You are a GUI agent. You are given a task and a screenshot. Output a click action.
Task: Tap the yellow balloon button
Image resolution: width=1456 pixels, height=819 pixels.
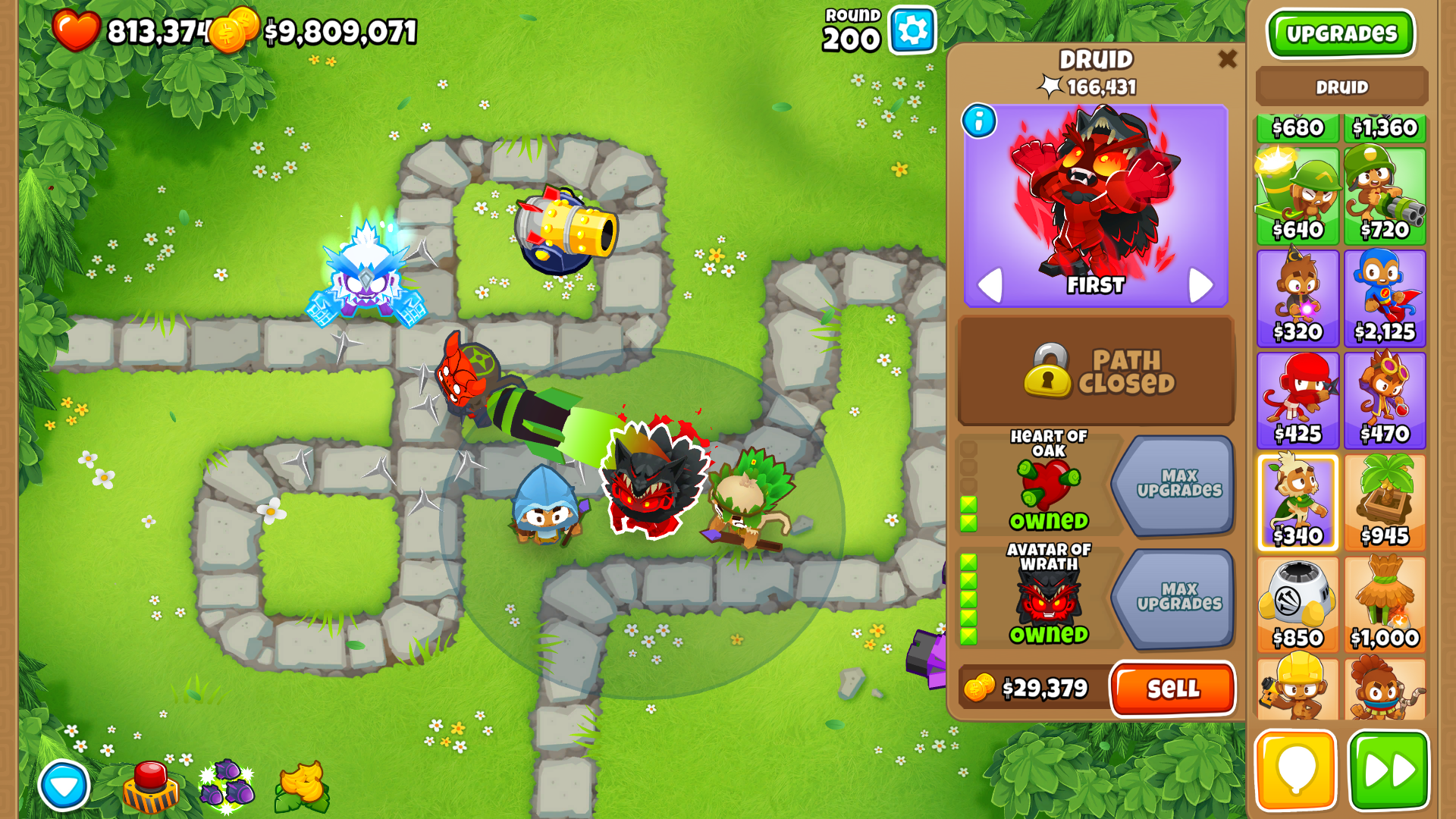point(1296,771)
